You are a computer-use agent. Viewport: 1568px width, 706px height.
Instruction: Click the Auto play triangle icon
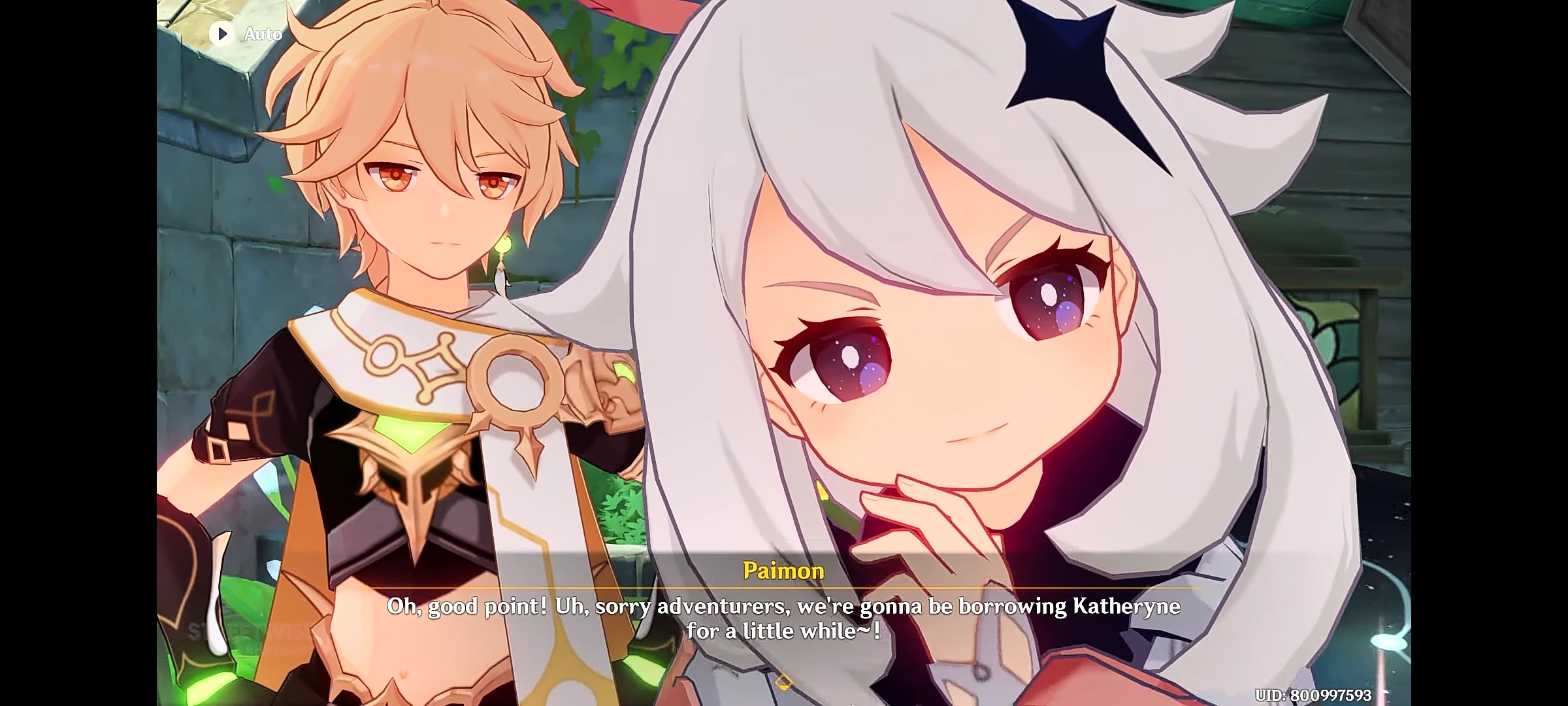tap(223, 34)
